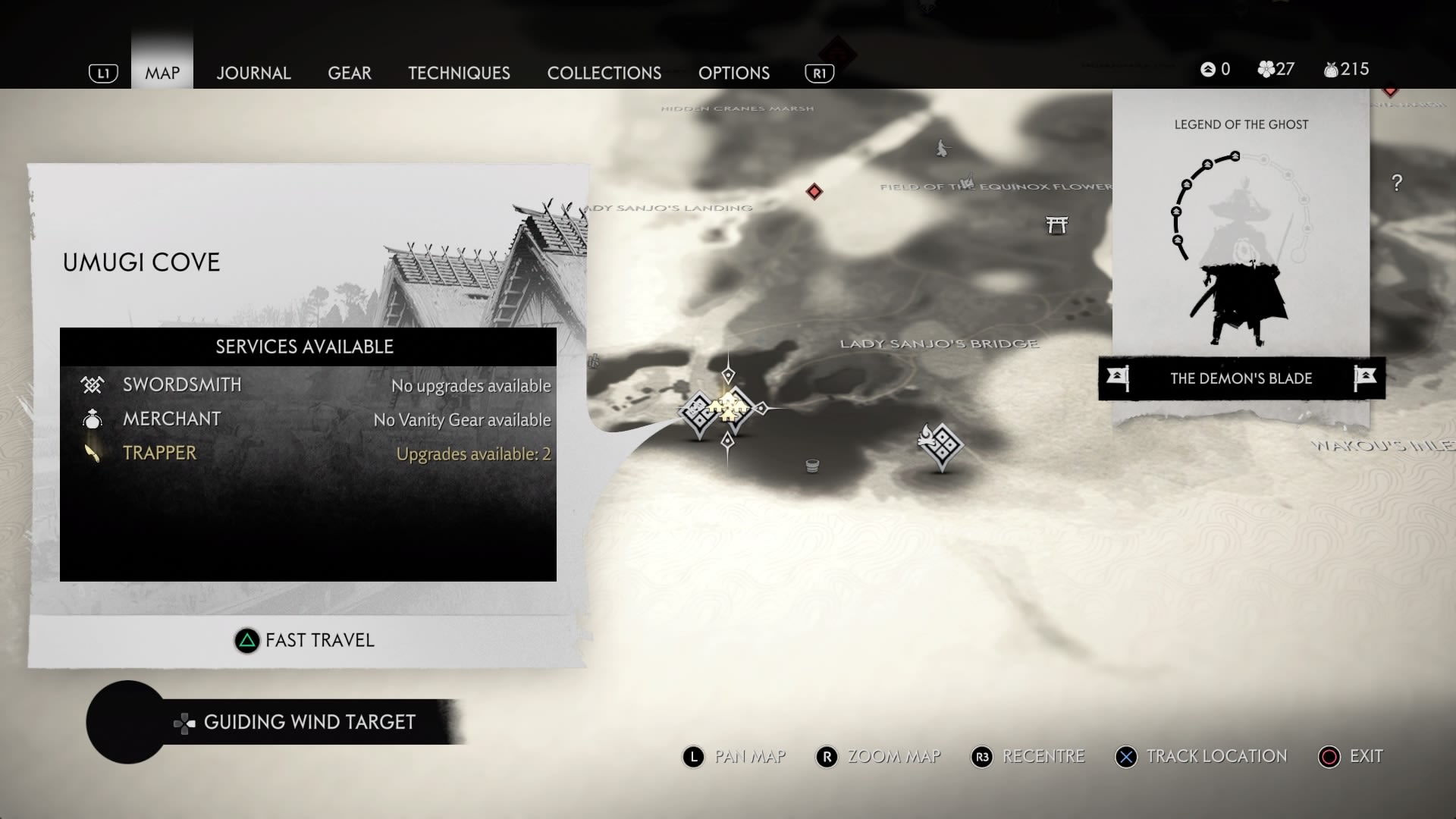This screenshot has height=819, width=1456.
Task: Click the samurai figure marker on map
Action: pos(942,148)
